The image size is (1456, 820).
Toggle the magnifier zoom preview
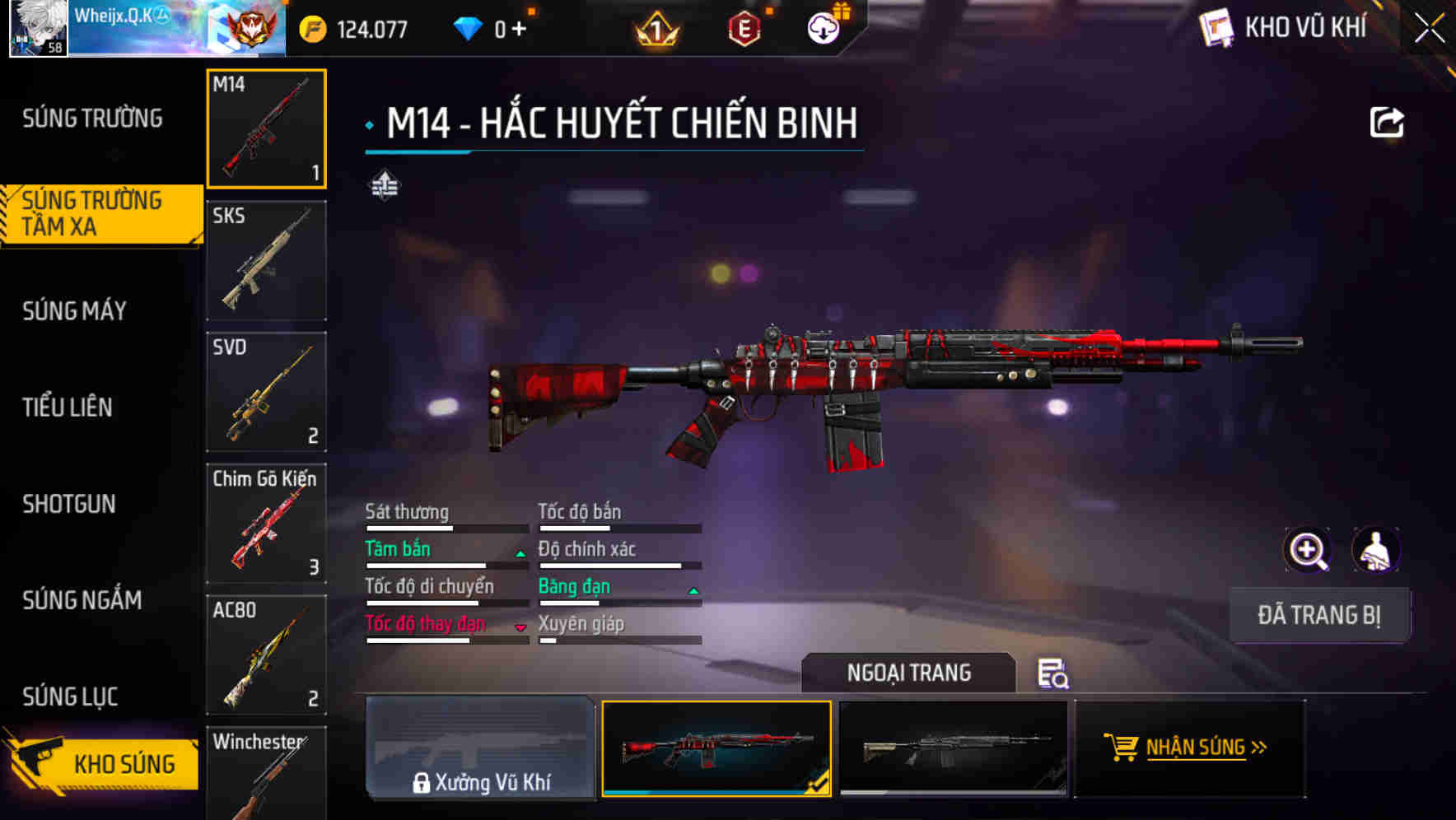click(x=1306, y=550)
